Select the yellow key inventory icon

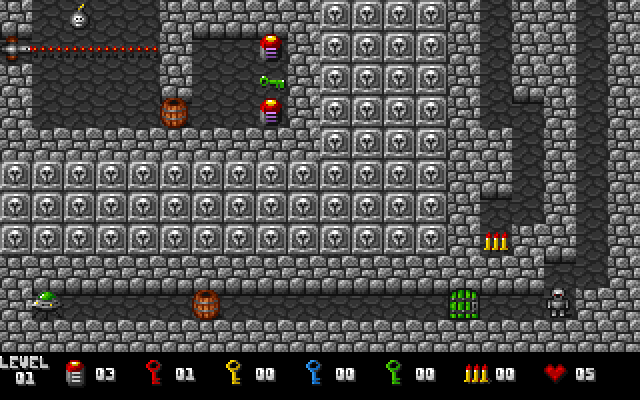click(x=233, y=373)
